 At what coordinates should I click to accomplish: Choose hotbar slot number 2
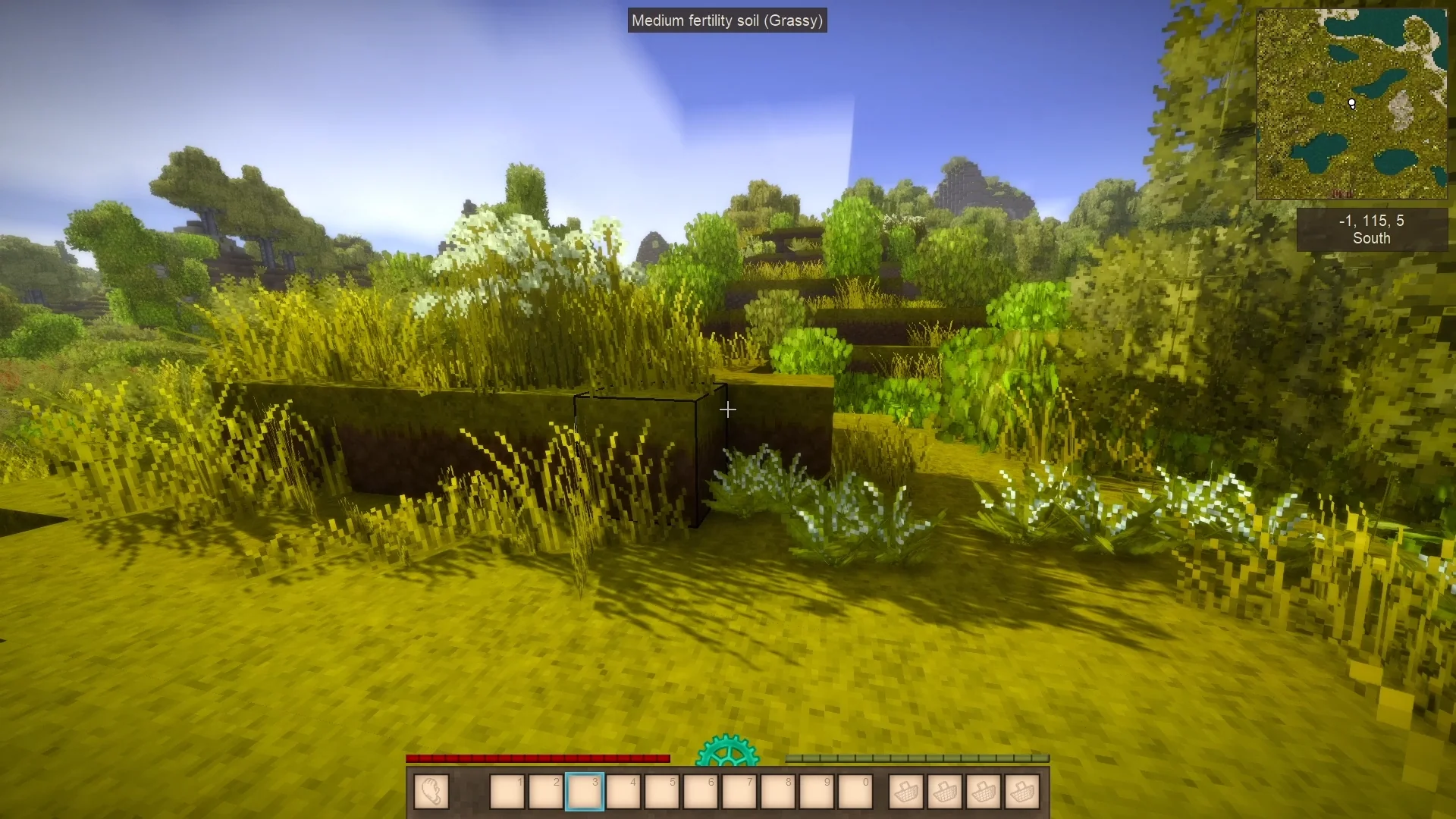[x=546, y=792]
